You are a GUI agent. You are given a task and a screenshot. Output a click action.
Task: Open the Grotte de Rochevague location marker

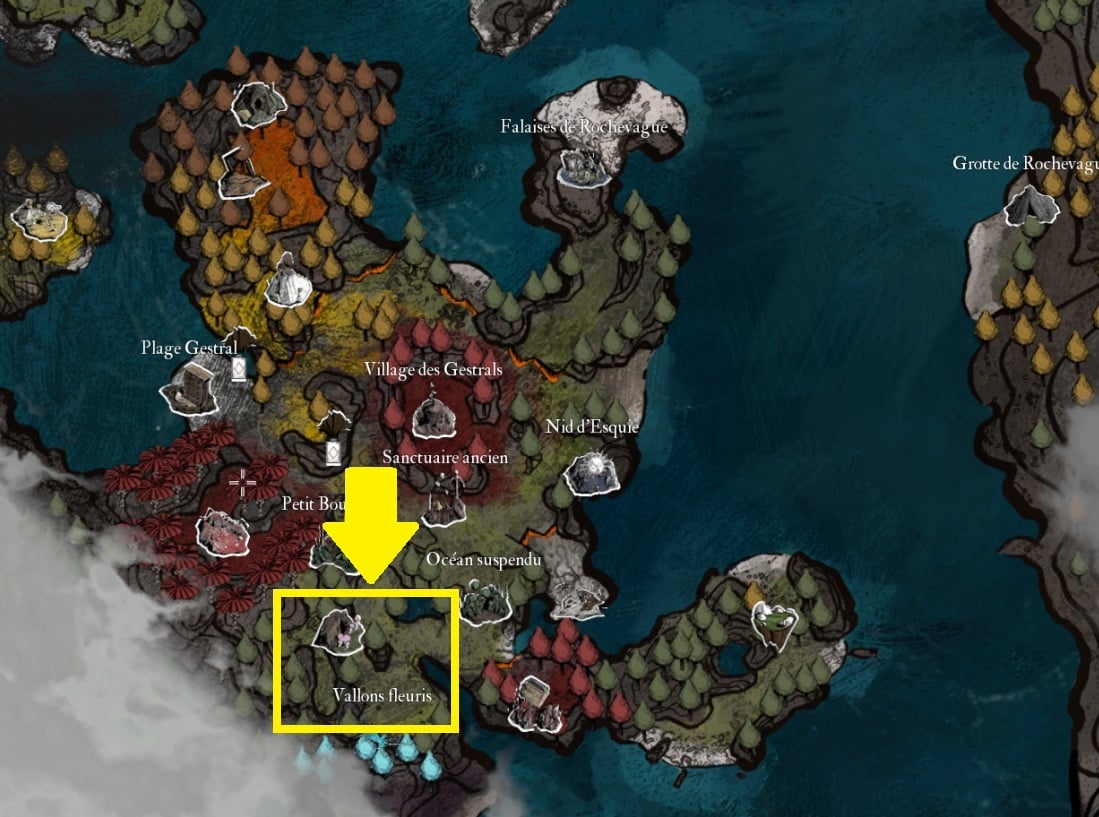[x=1029, y=206]
